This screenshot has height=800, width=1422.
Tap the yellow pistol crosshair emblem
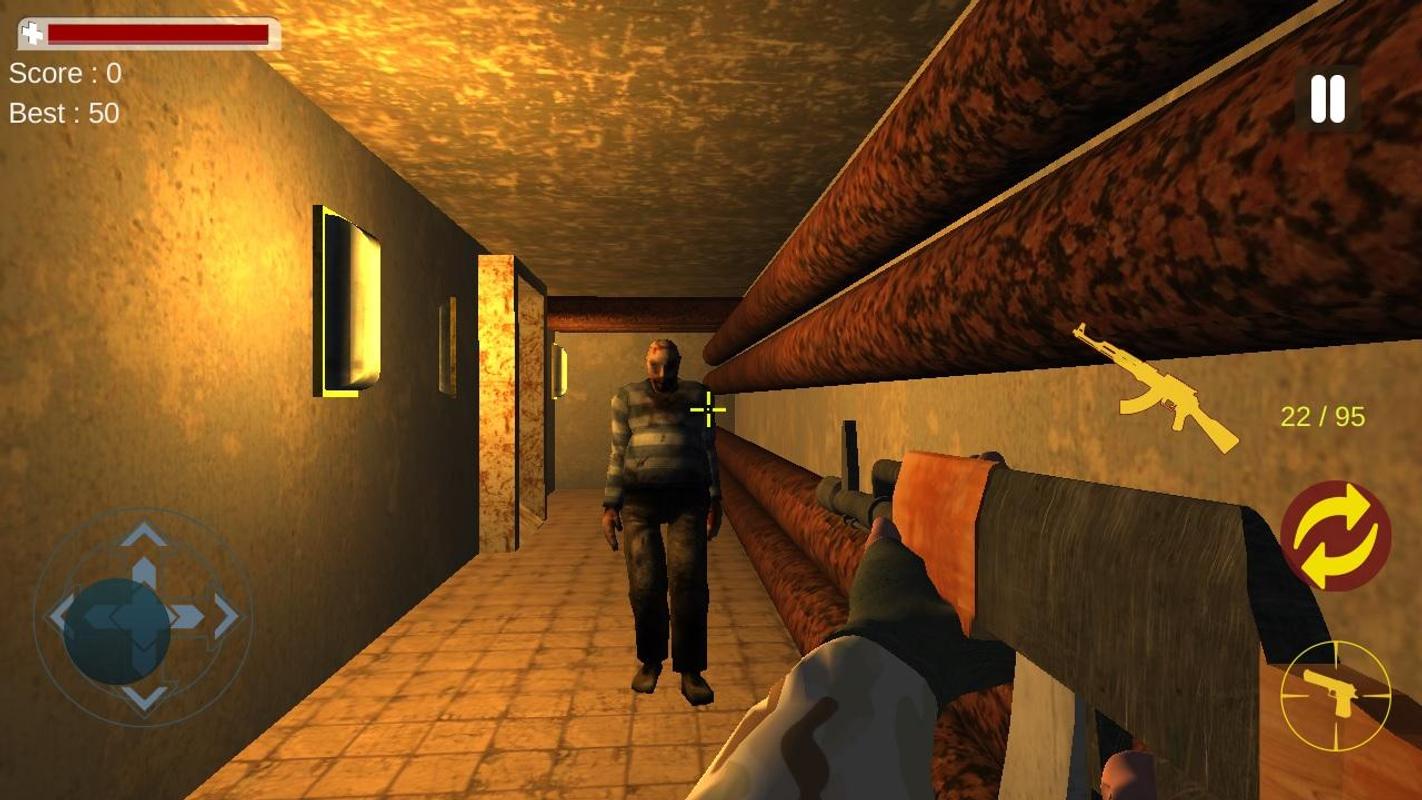pos(1337,695)
